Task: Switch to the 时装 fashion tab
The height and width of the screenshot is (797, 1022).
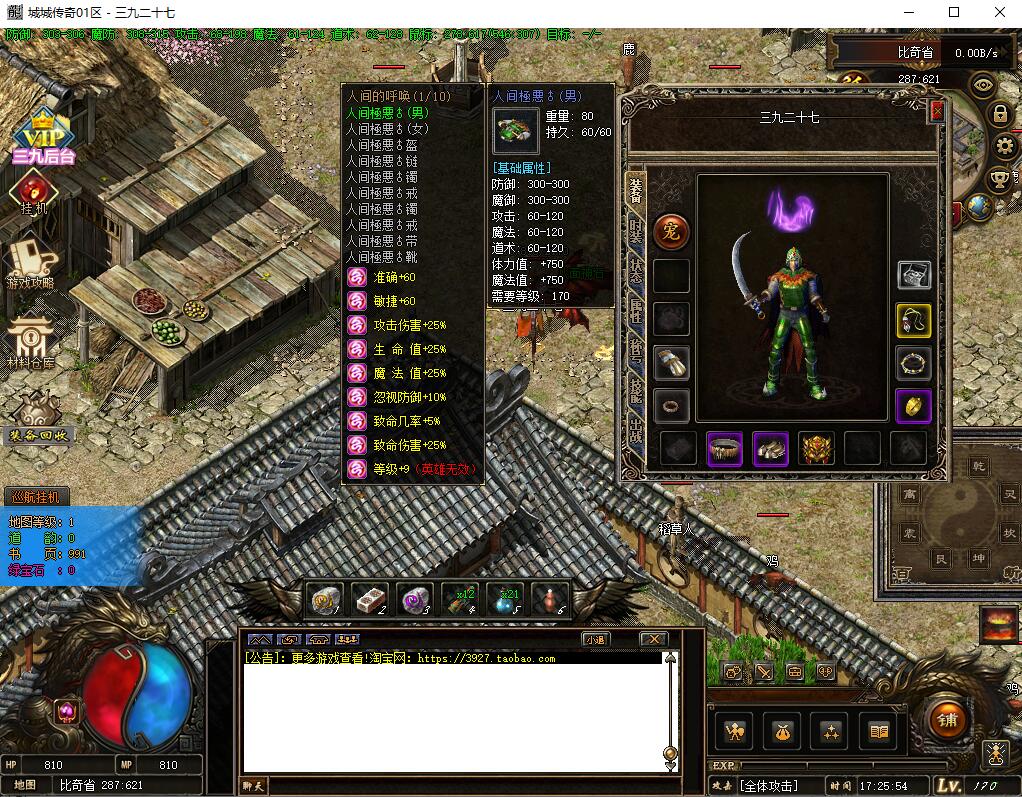Action: [x=635, y=231]
